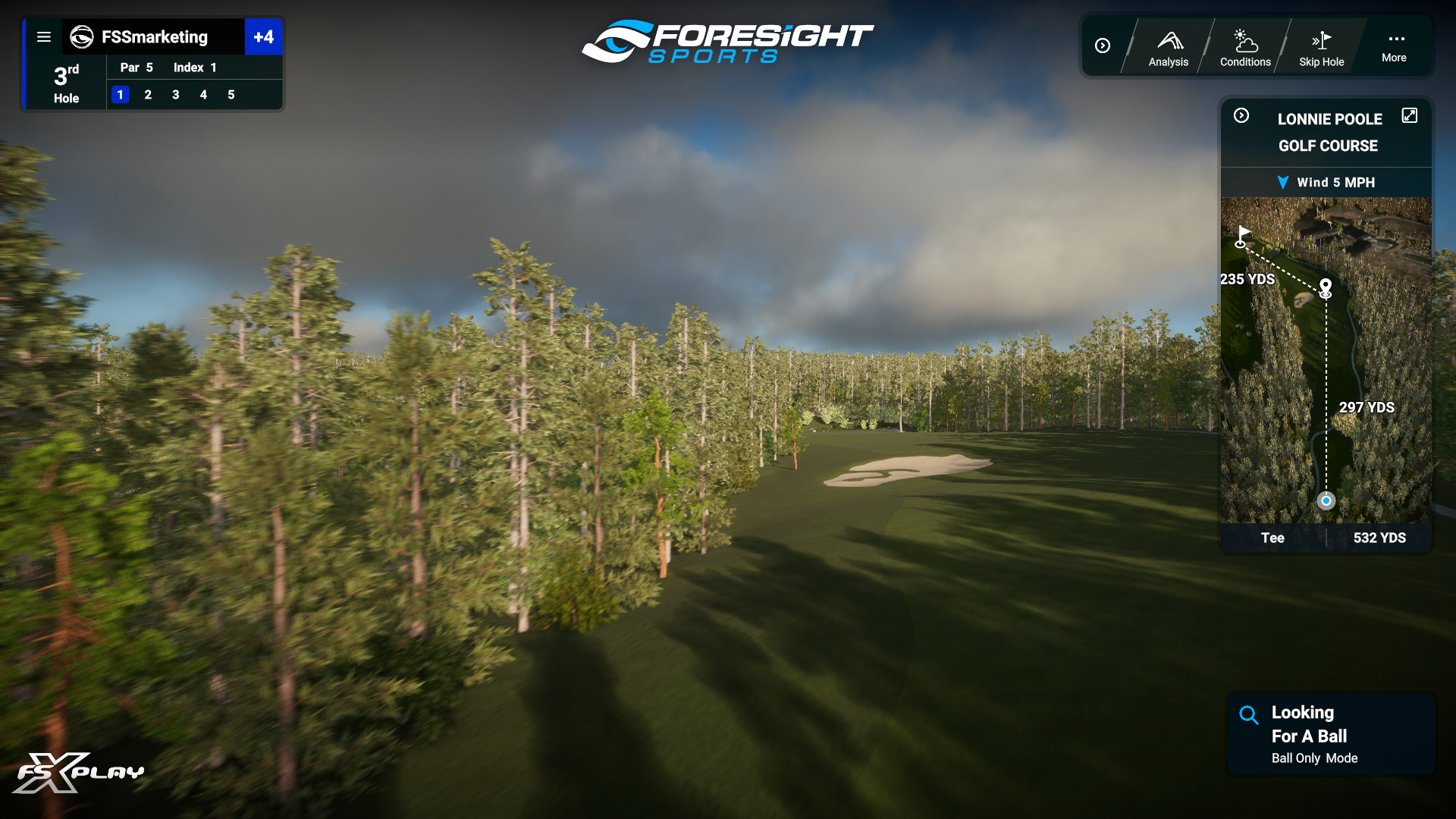
Task: Toggle Ball Only Mode in the search panel
Action: [x=1314, y=758]
